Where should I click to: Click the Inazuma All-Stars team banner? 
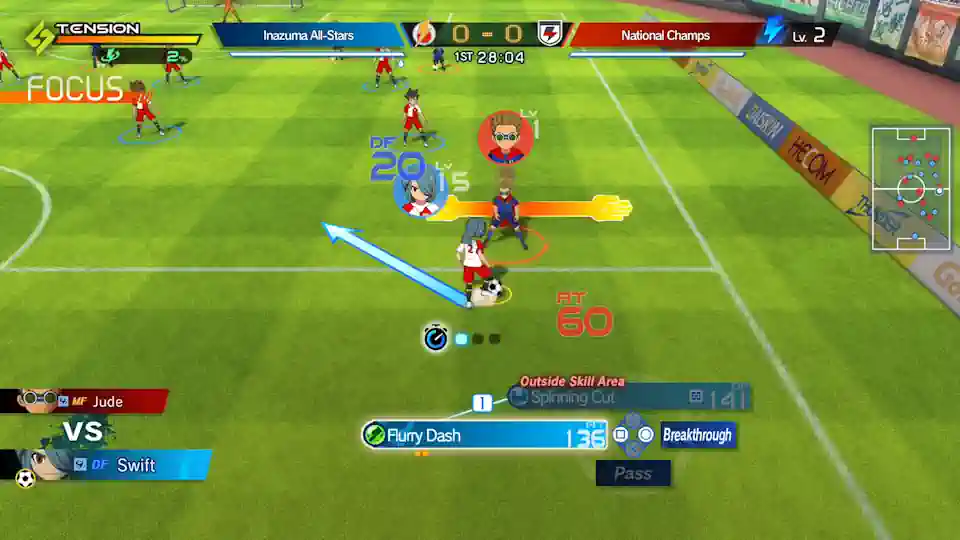click(x=308, y=35)
